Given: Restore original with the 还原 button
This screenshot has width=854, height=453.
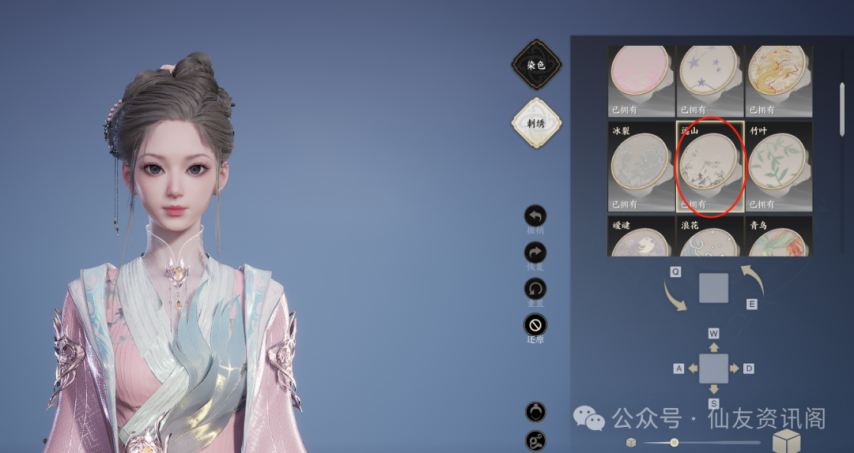Looking at the screenshot, I should (x=536, y=325).
